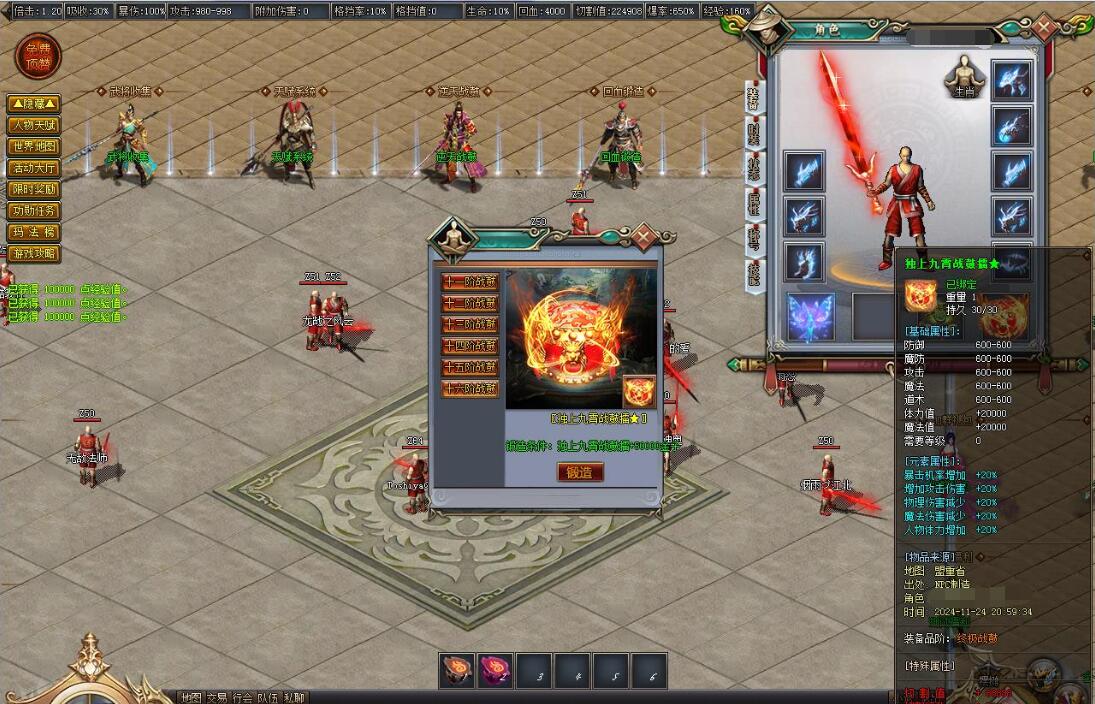Select the 十一阶战鼓 forging option
This screenshot has width=1095, height=704.
point(470,282)
